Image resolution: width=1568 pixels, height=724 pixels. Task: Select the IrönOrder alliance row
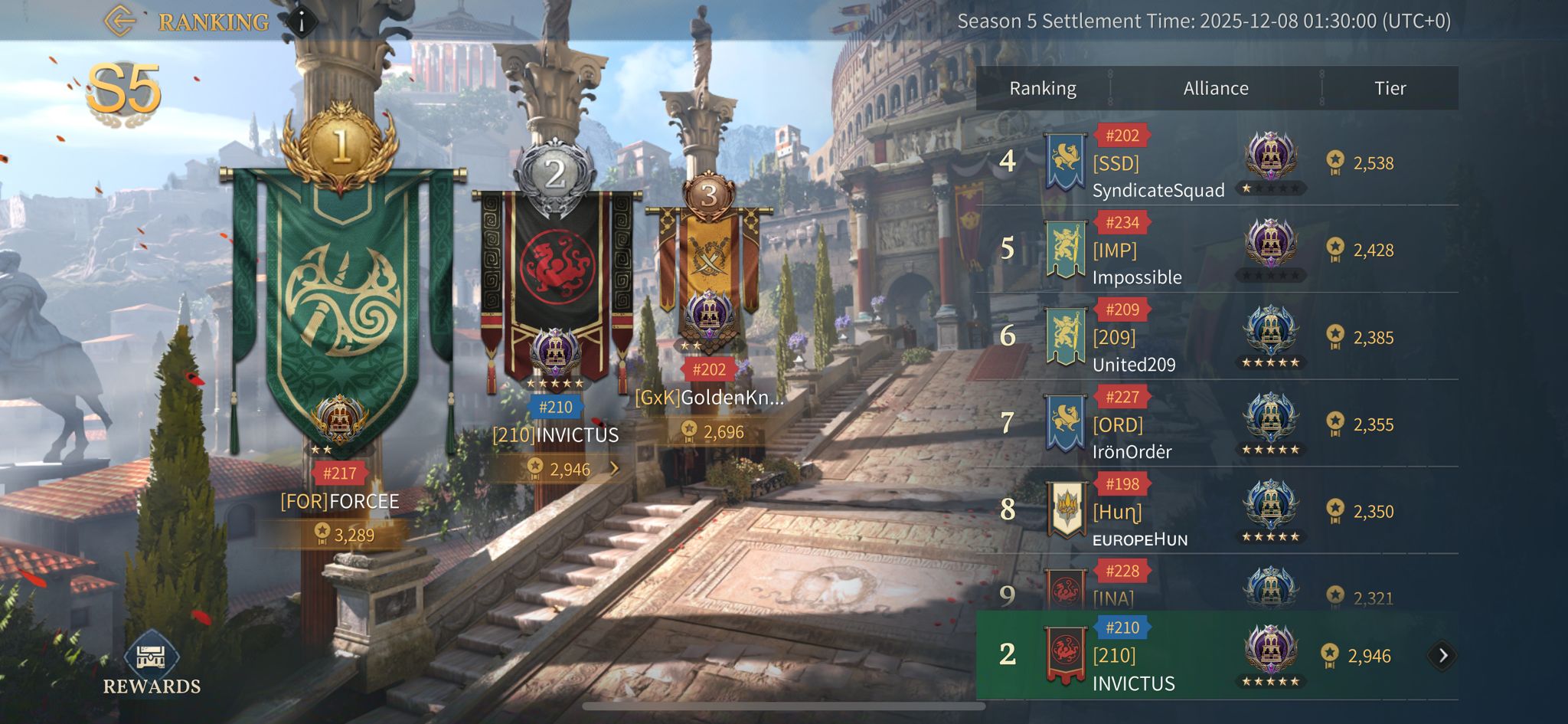[x=1216, y=424]
